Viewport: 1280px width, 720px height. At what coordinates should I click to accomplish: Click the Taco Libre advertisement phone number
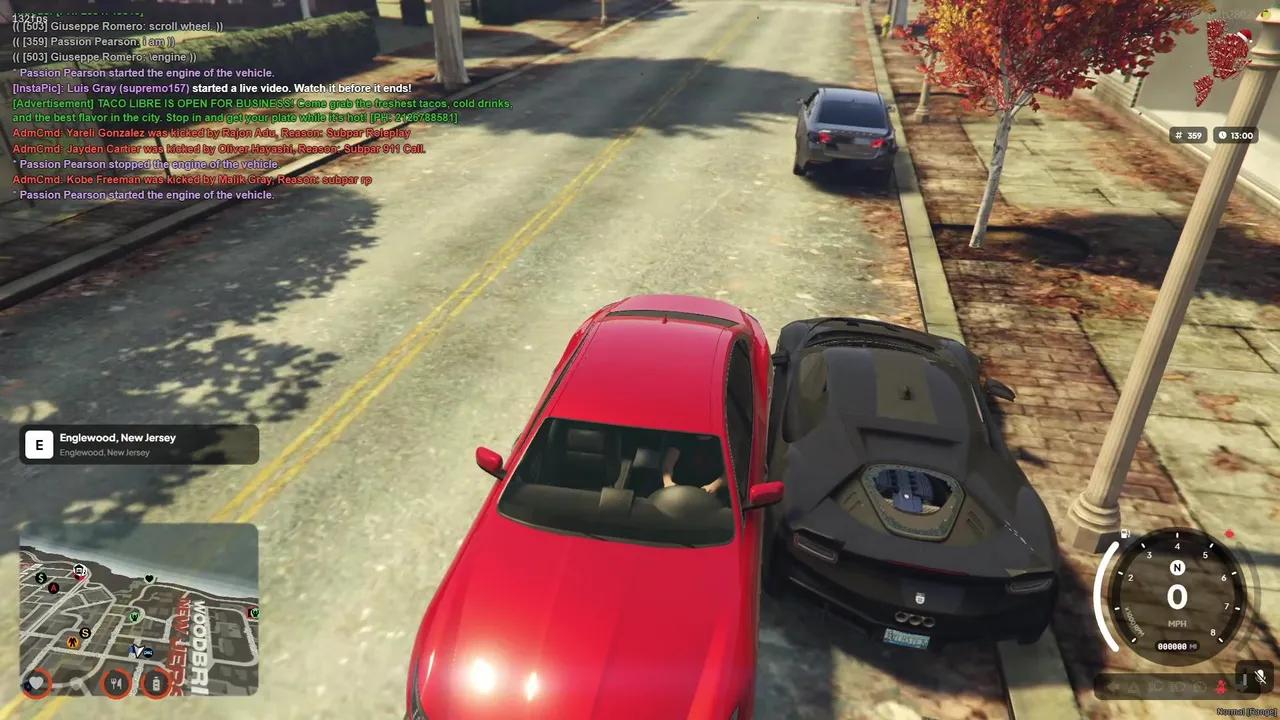click(412, 117)
